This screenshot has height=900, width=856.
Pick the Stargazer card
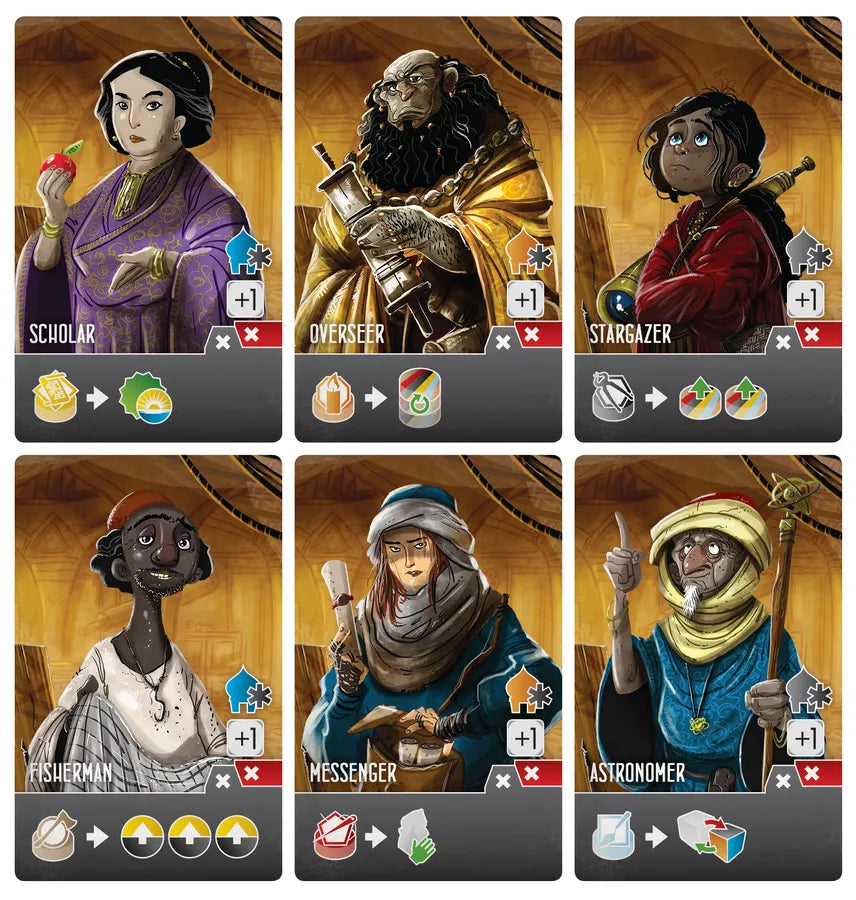[708, 228]
